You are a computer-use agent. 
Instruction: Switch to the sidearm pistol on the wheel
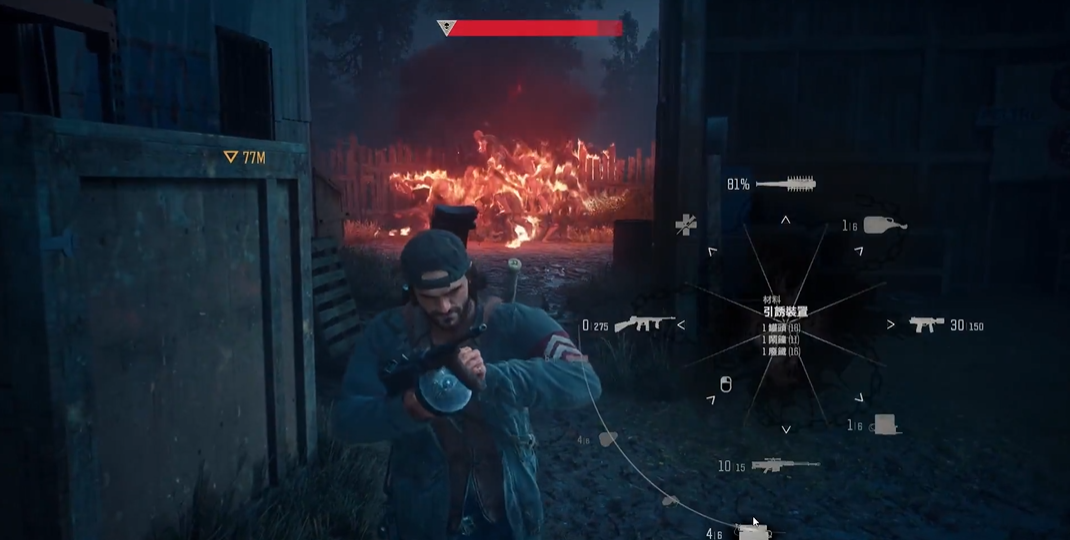pos(926,324)
